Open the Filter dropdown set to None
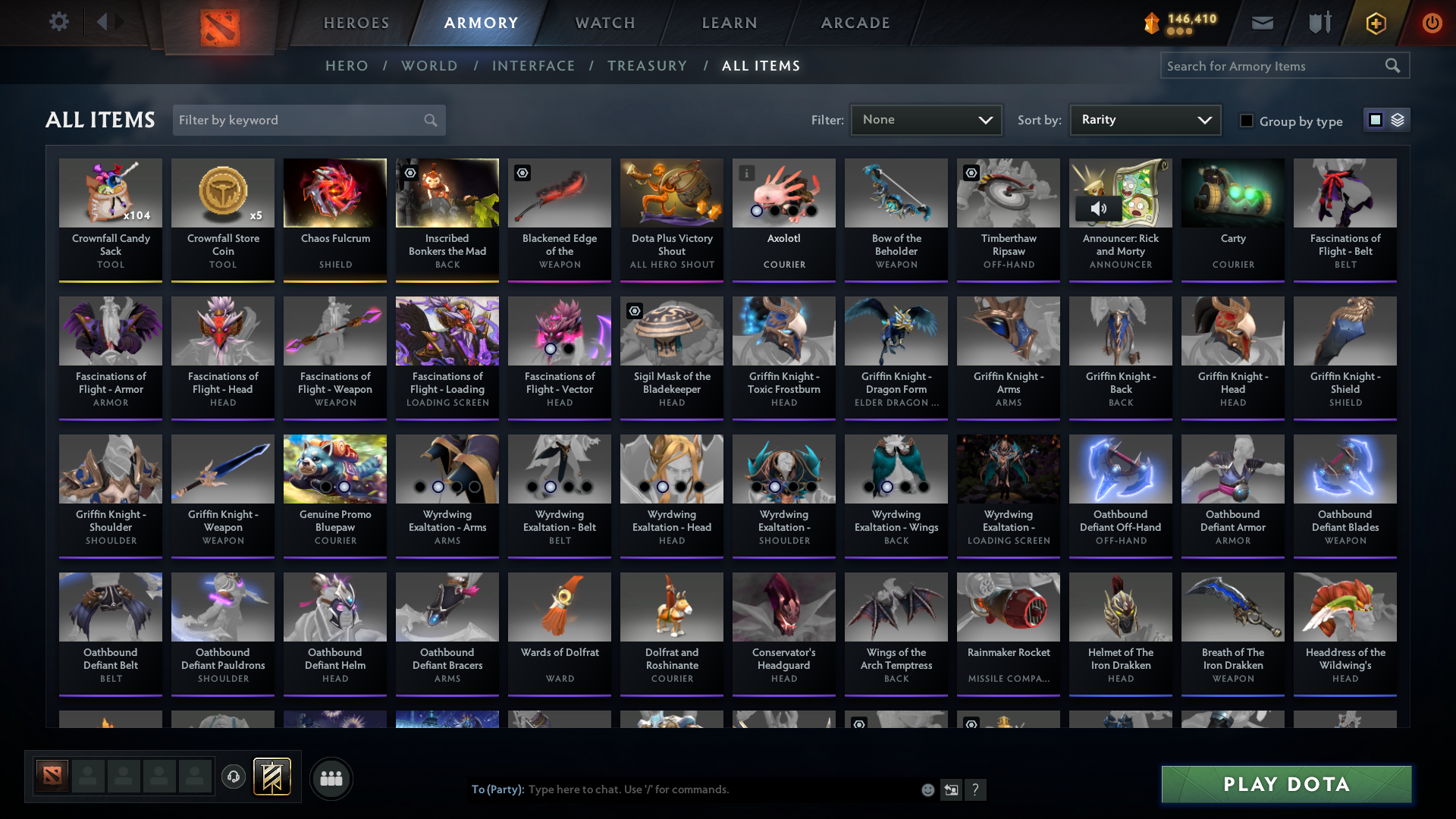Viewport: 1456px width, 819px height. [x=925, y=120]
